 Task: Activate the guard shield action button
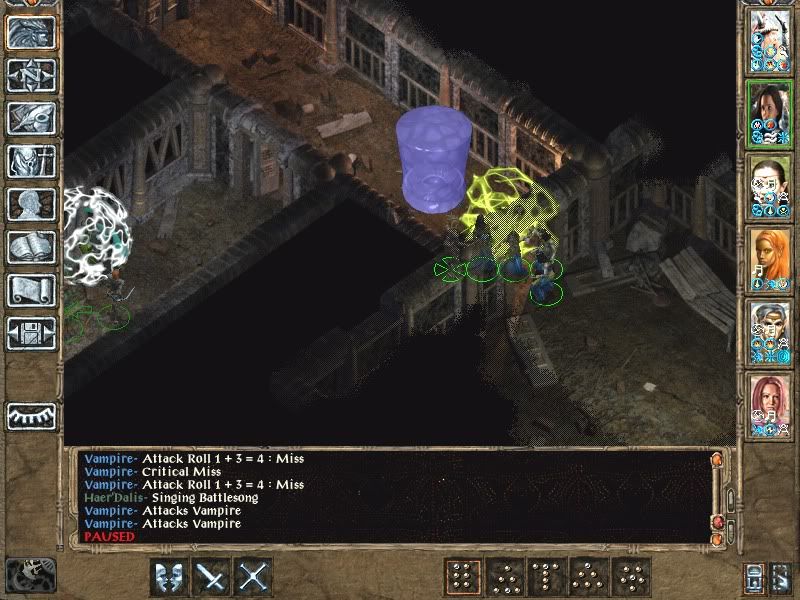(168, 577)
